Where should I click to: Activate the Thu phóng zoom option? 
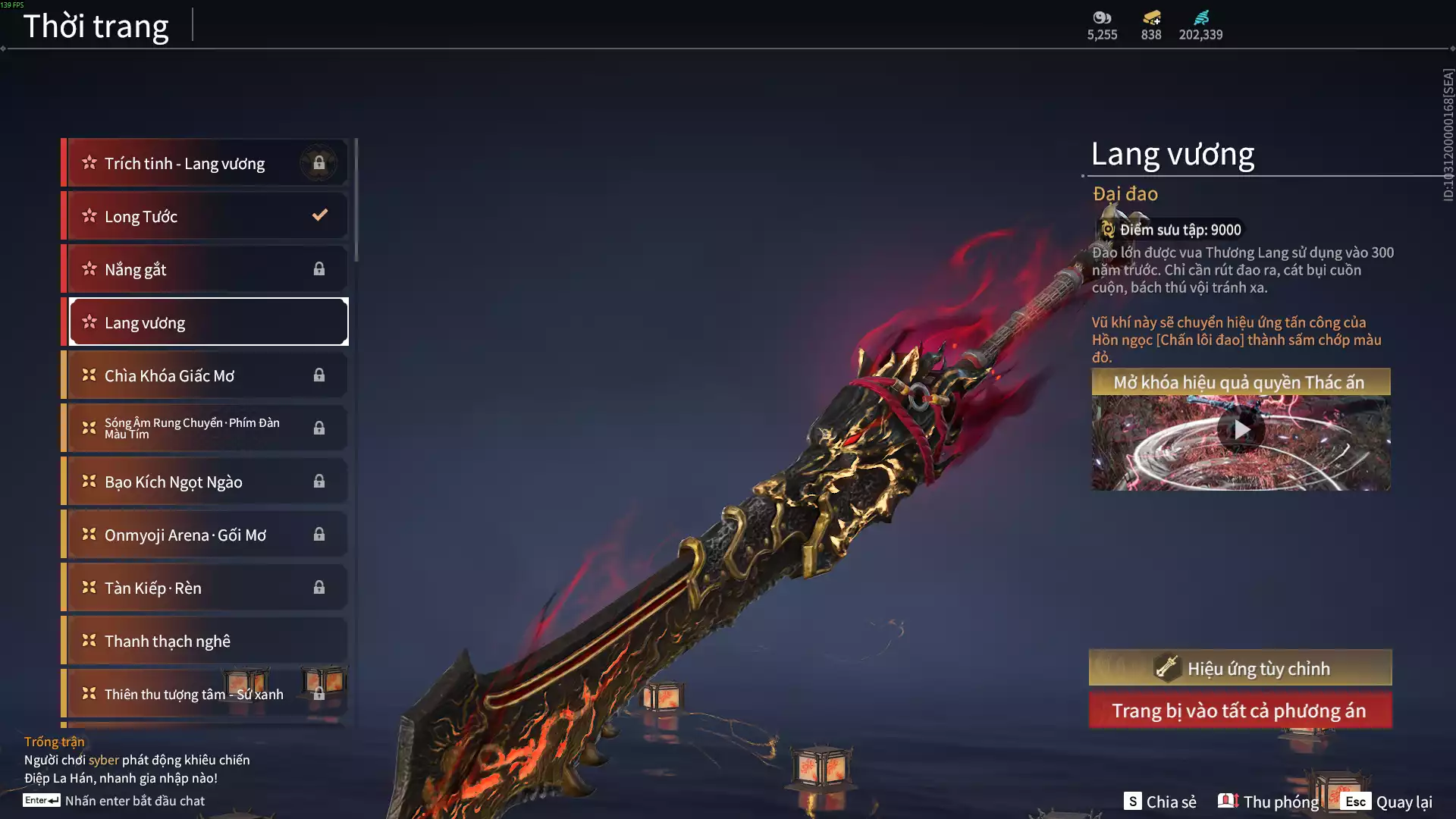coord(1269,802)
